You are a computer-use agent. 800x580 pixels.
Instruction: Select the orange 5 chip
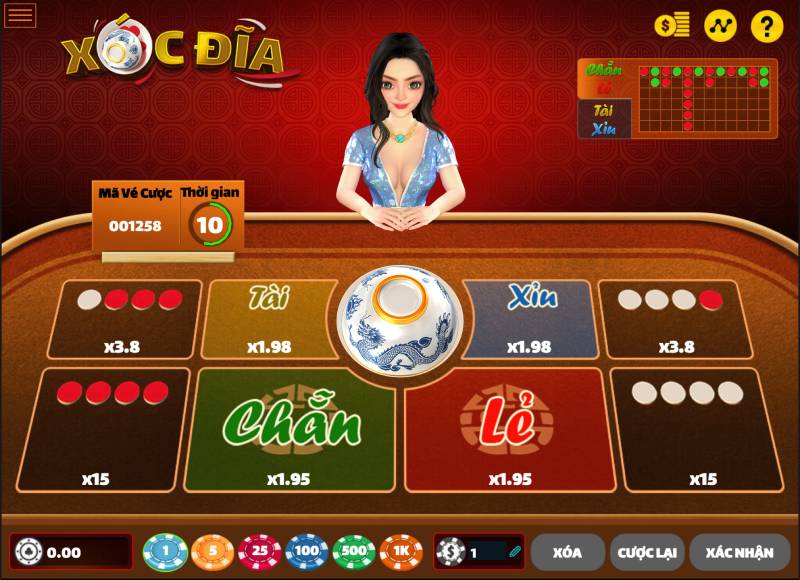[212, 551]
